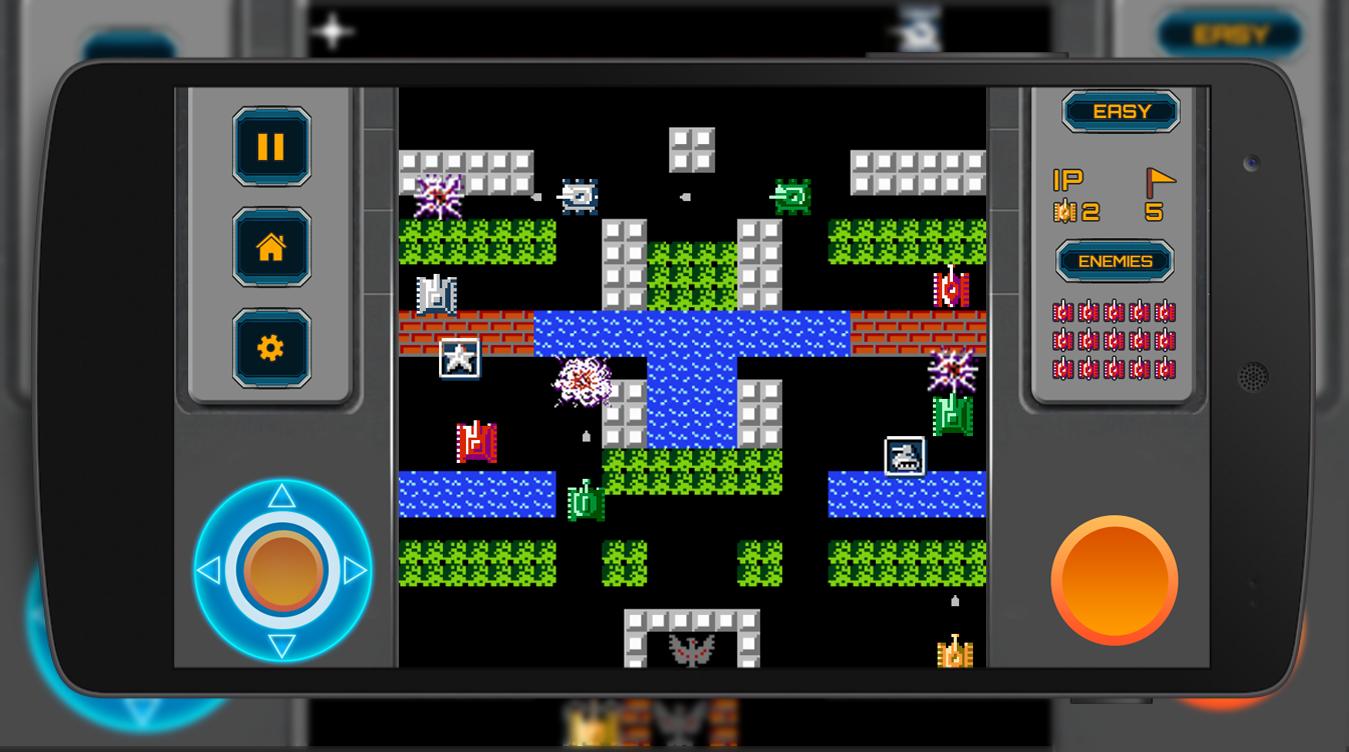1349x752 pixels.
Task: Go to the home screen via house icon
Action: coord(271,247)
